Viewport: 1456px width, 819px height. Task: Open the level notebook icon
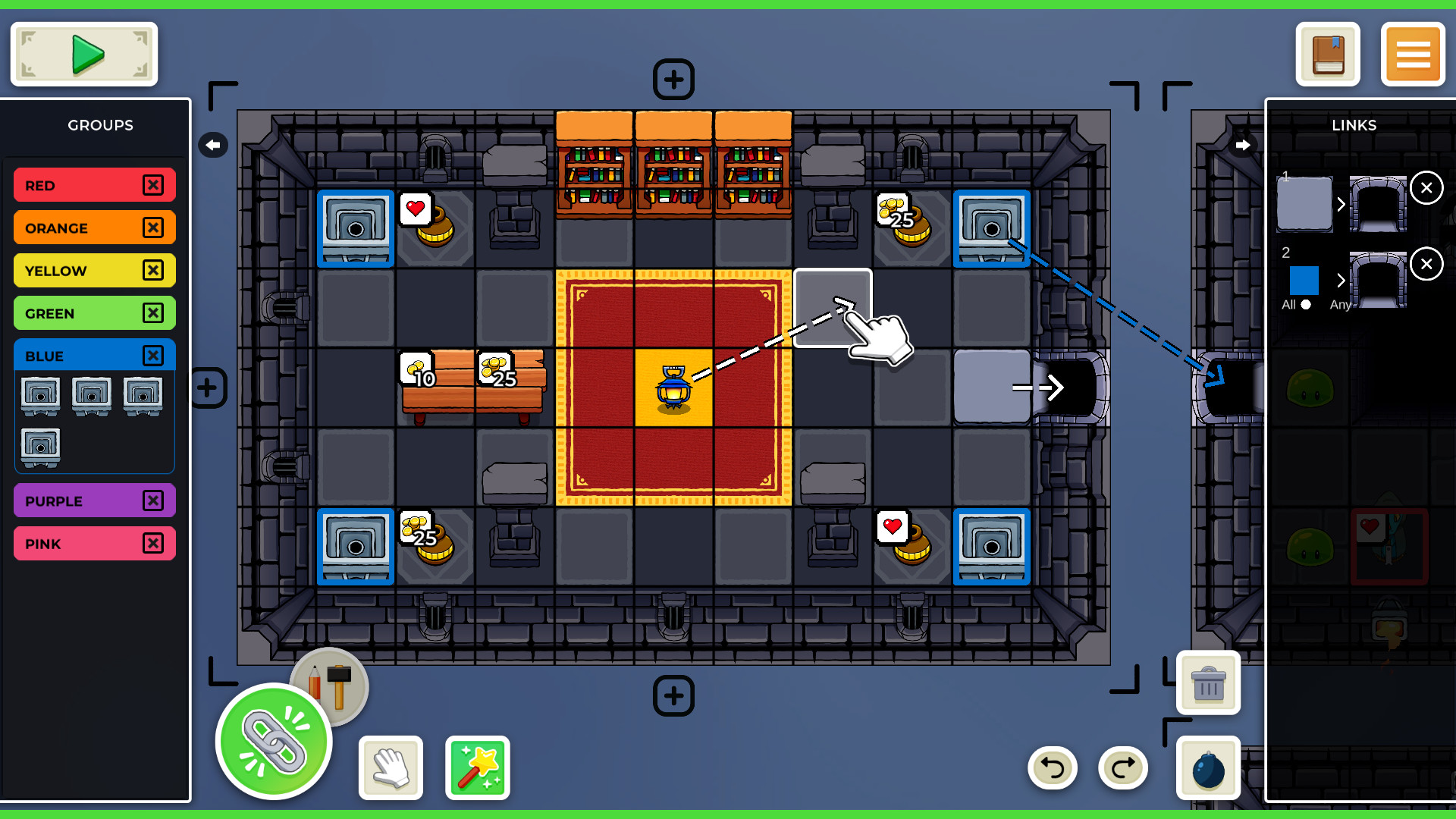pyautogui.click(x=1327, y=54)
